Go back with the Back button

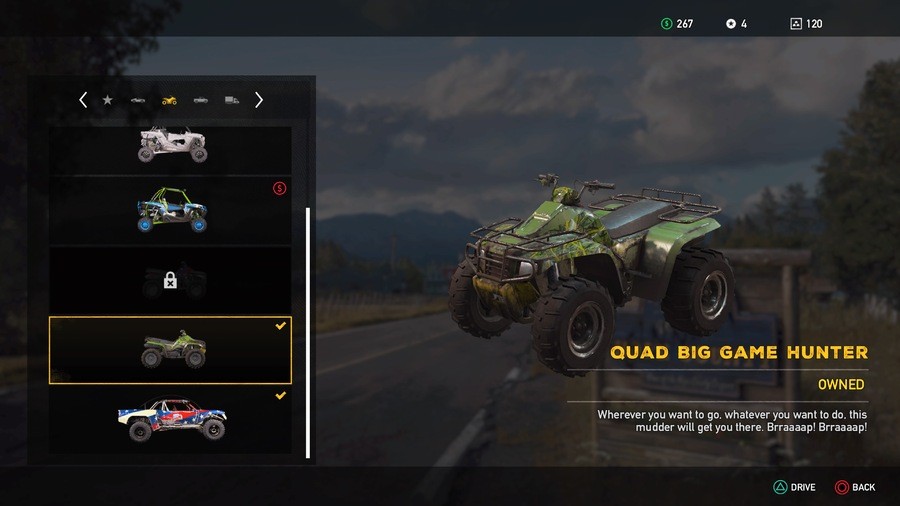[856, 487]
